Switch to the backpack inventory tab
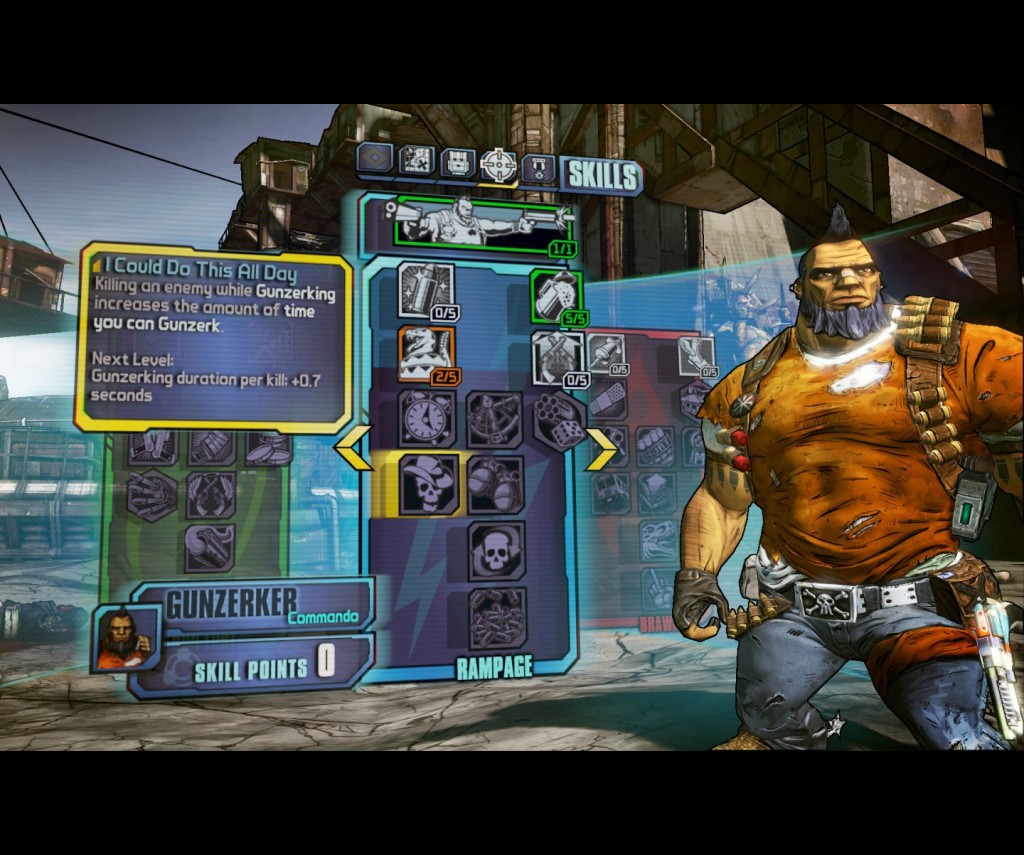 458,161
